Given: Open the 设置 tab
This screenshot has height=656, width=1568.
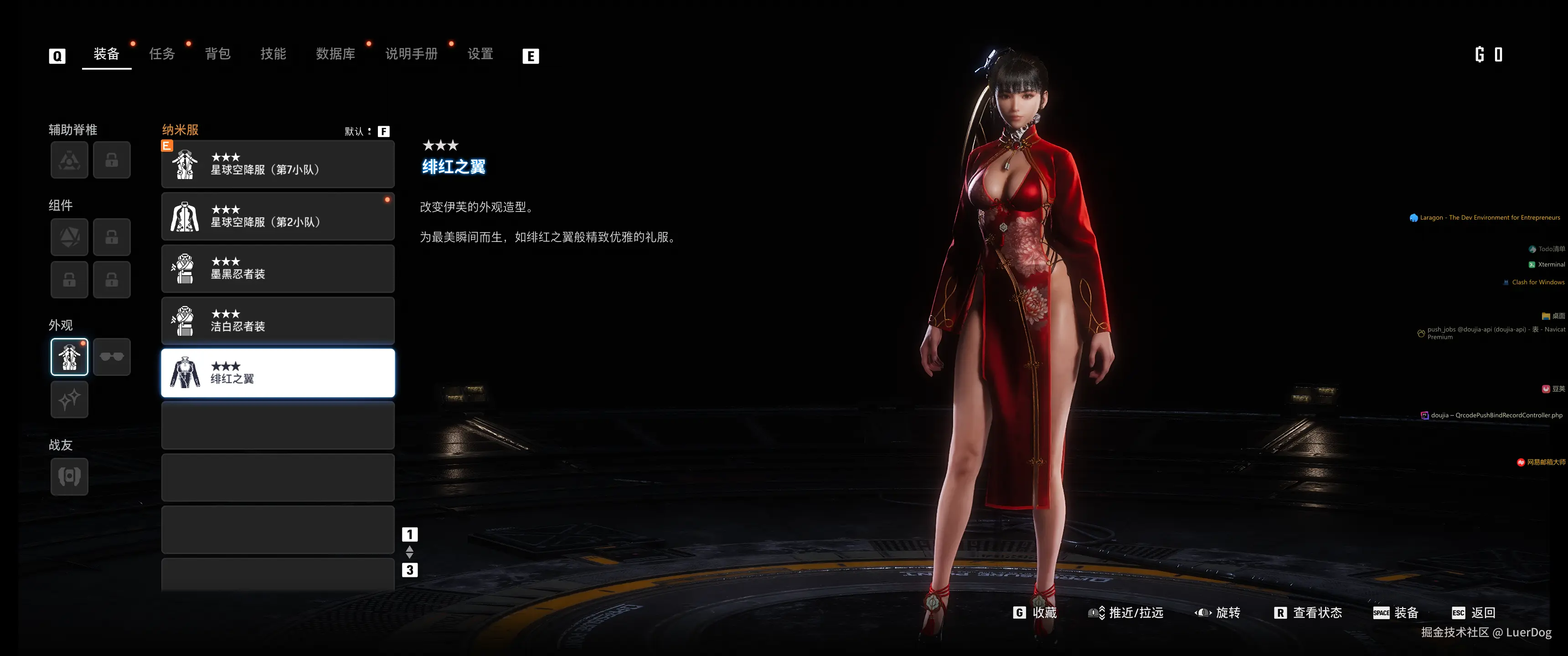Looking at the screenshot, I should [x=480, y=54].
